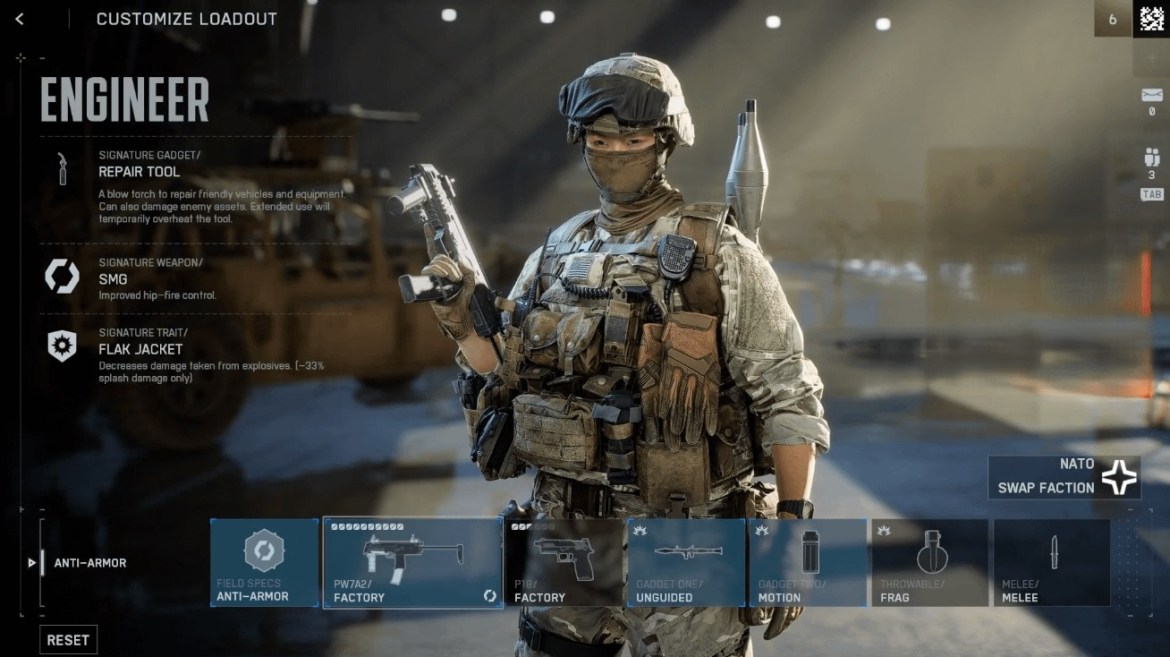Select the PW7A2 Factory primary weapon slot
1170x657 pixels.
tap(412, 562)
